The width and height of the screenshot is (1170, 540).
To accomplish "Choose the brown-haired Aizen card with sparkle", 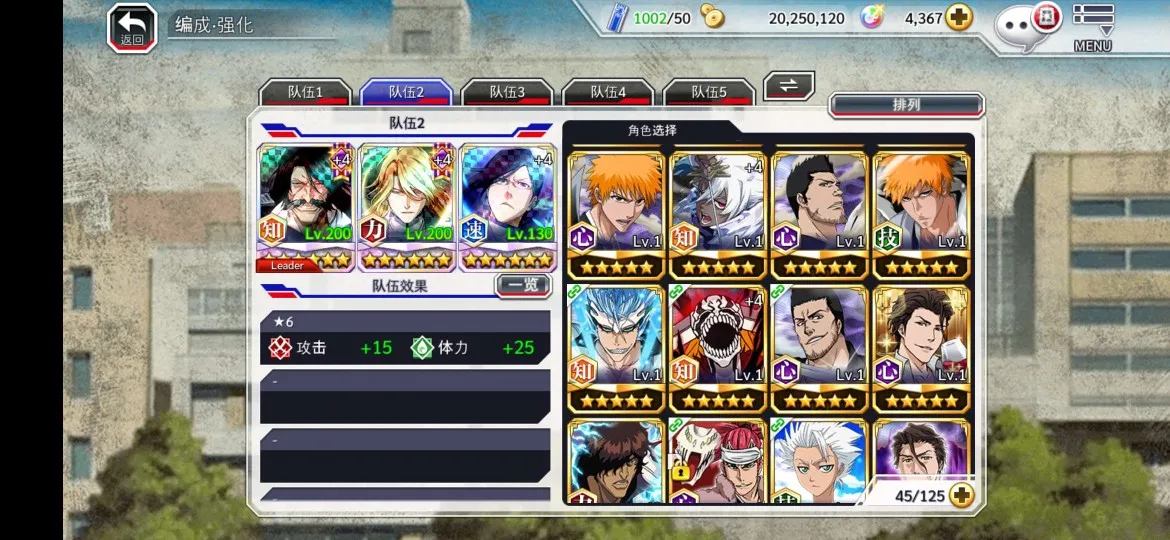I will (x=920, y=349).
